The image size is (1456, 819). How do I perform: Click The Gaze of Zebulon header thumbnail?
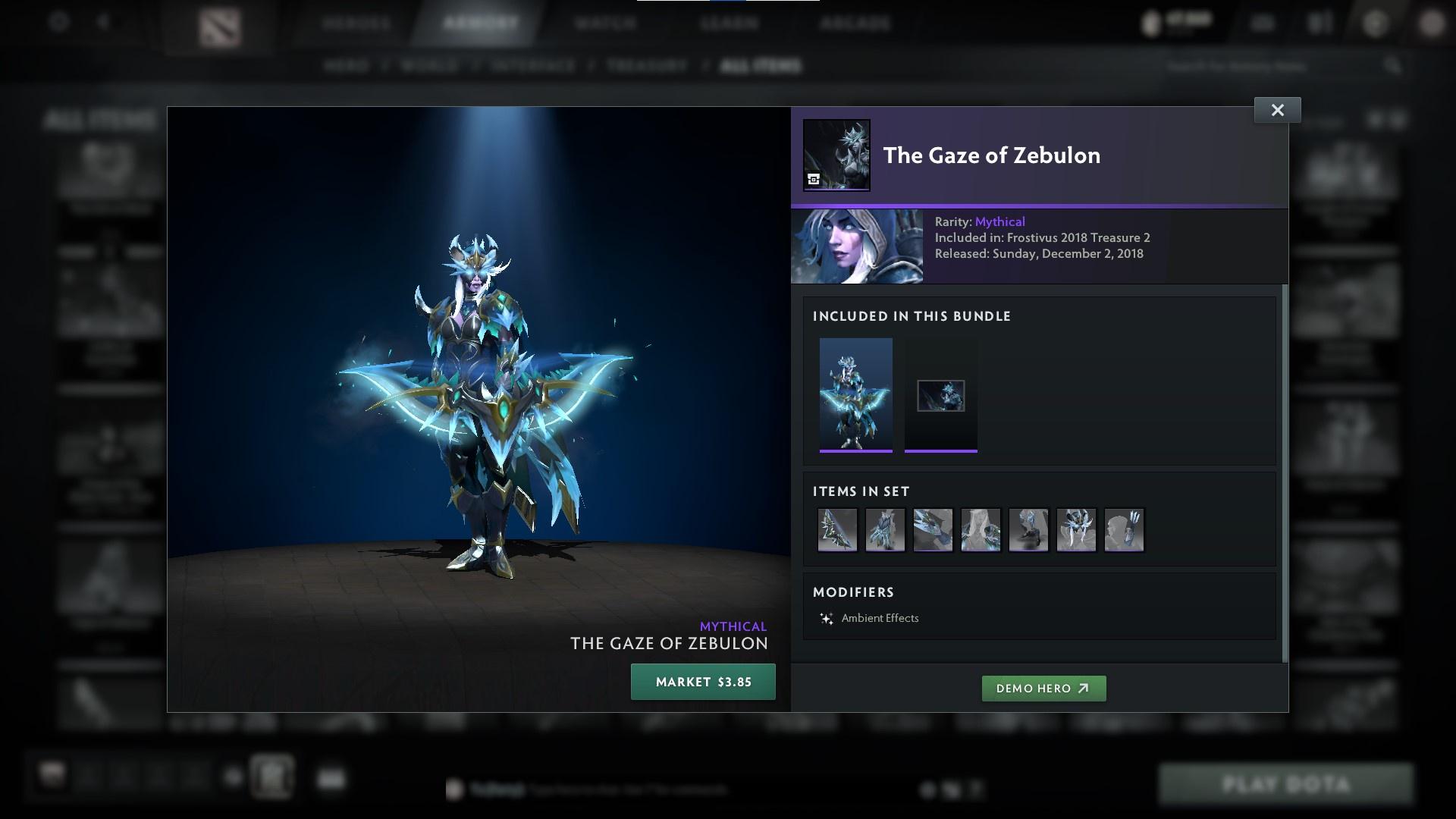click(836, 155)
